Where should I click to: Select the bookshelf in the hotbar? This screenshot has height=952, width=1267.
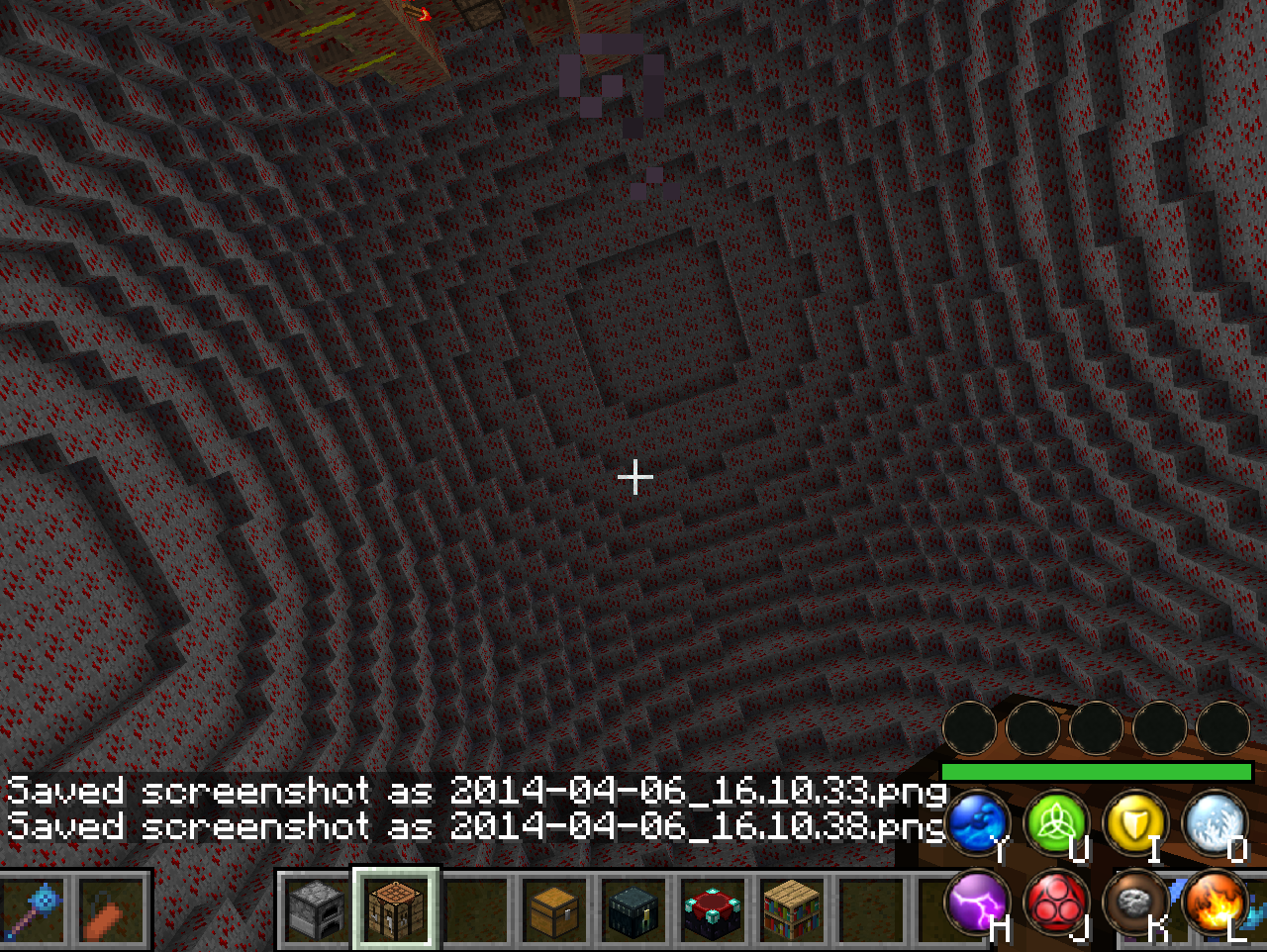pyautogui.click(x=790, y=911)
